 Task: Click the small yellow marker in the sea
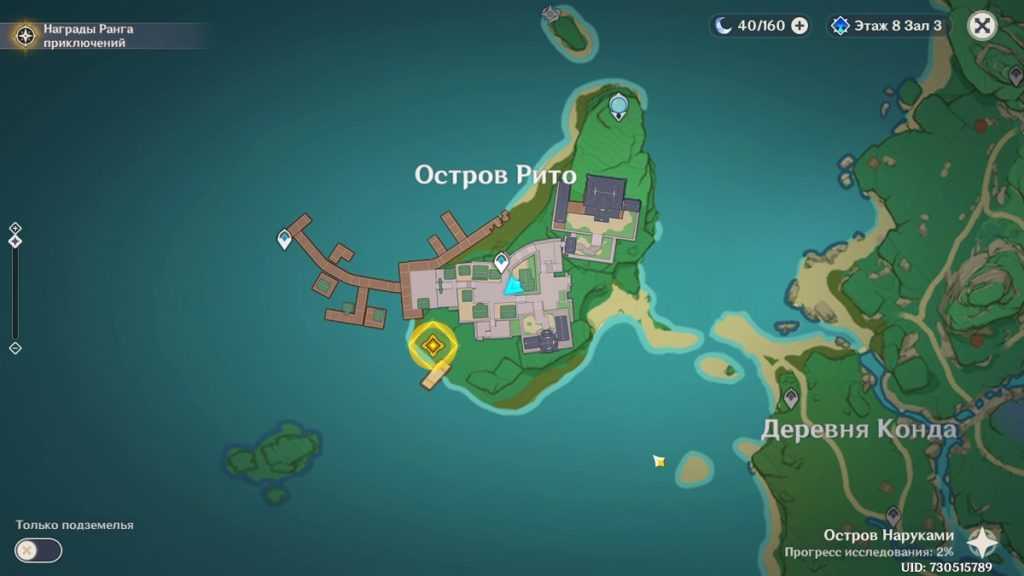(x=658, y=461)
